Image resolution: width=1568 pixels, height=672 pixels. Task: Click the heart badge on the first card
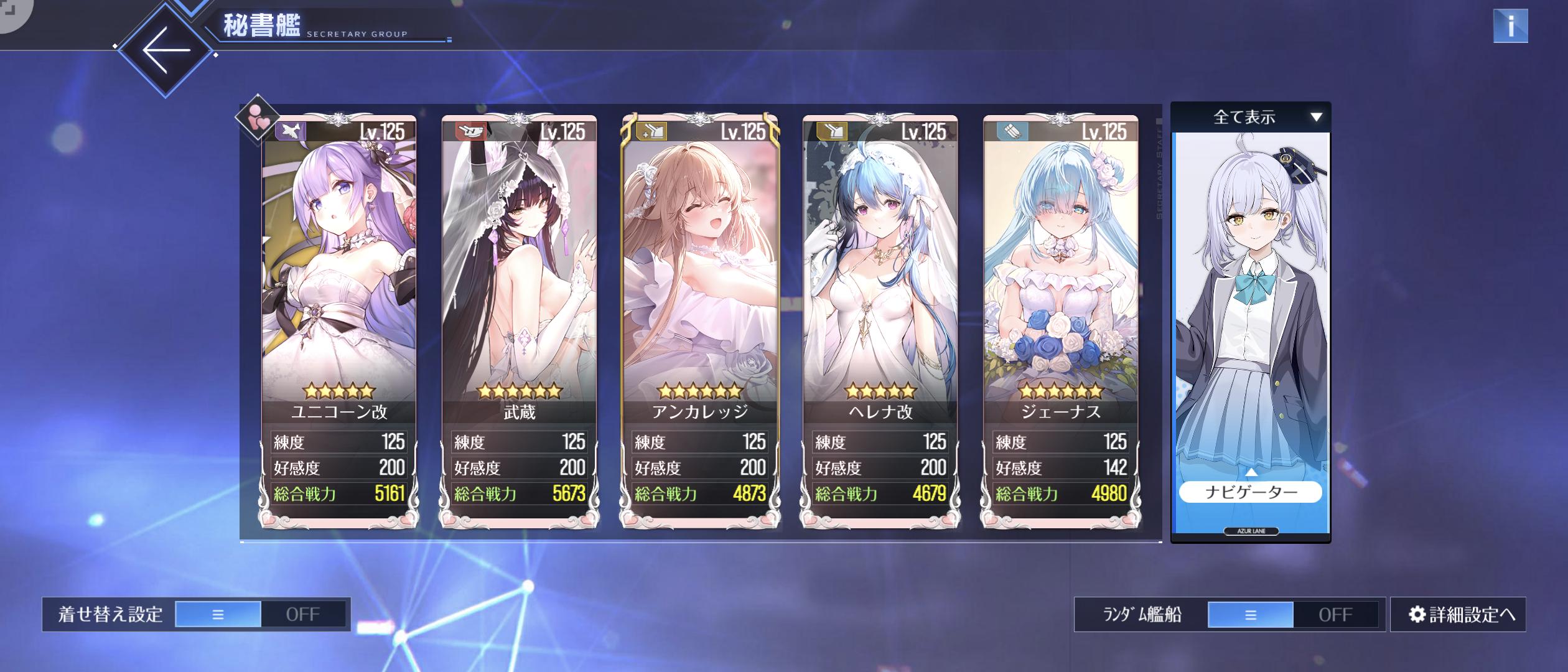257,118
